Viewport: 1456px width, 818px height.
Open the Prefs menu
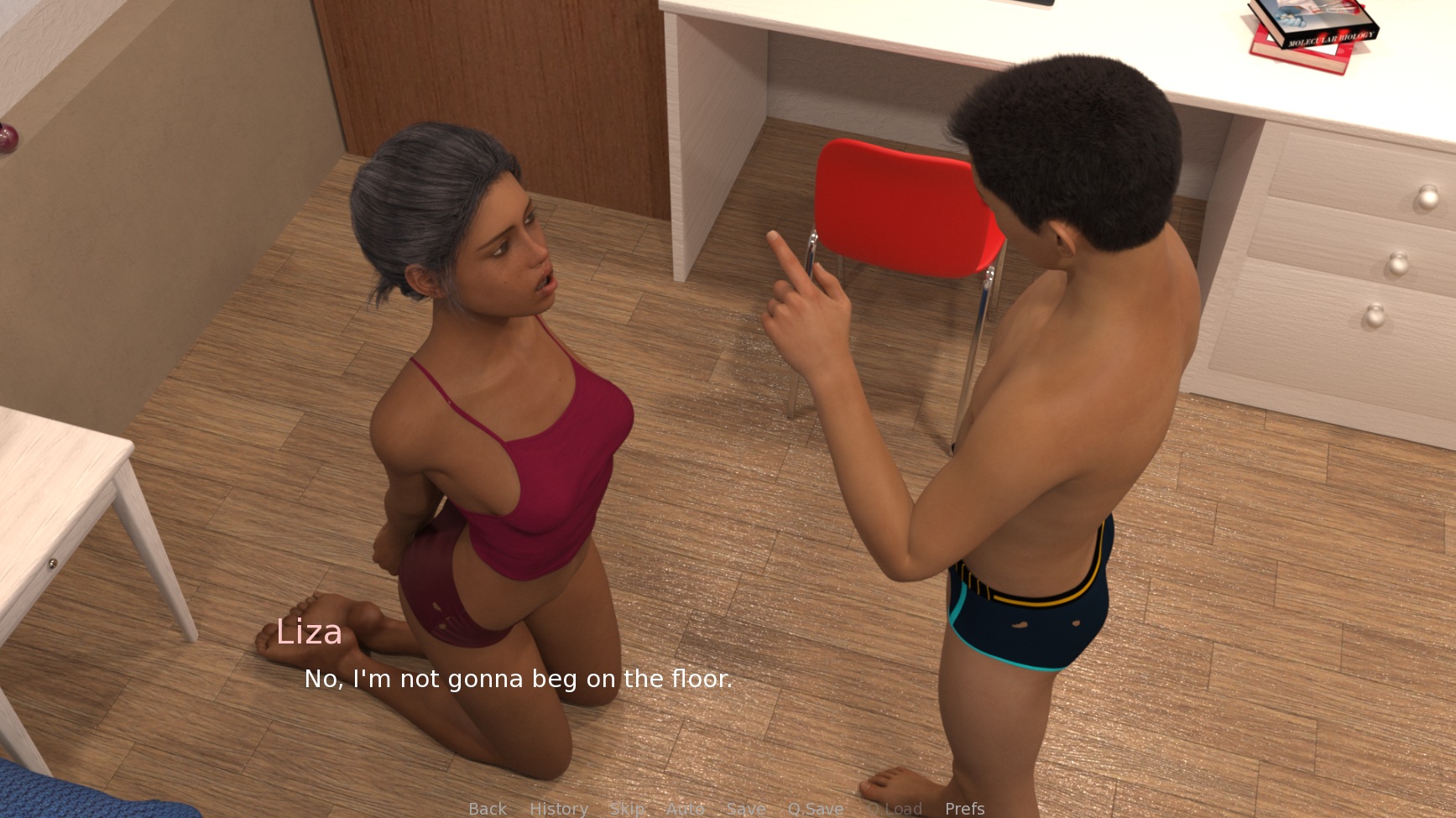tap(964, 808)
